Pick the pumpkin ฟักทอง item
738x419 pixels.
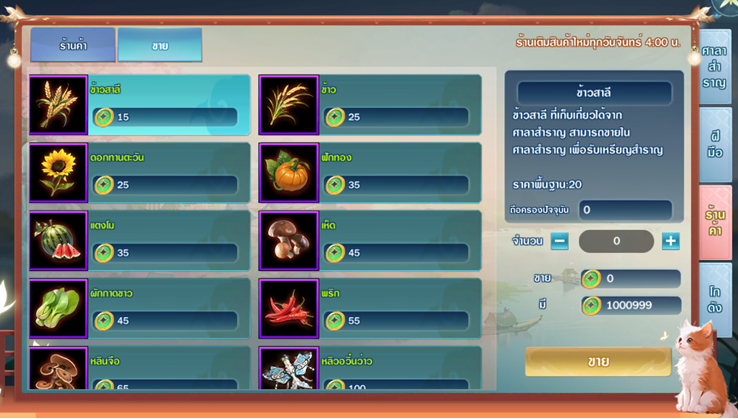click(370, 173)
